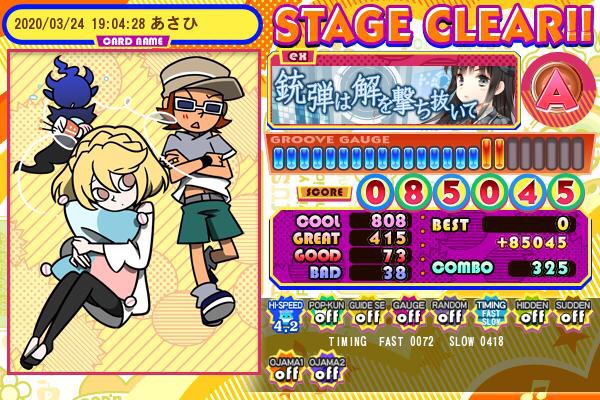
Task: Toggle the SUDDEN option badge
Action: click(x=572, y=315)
